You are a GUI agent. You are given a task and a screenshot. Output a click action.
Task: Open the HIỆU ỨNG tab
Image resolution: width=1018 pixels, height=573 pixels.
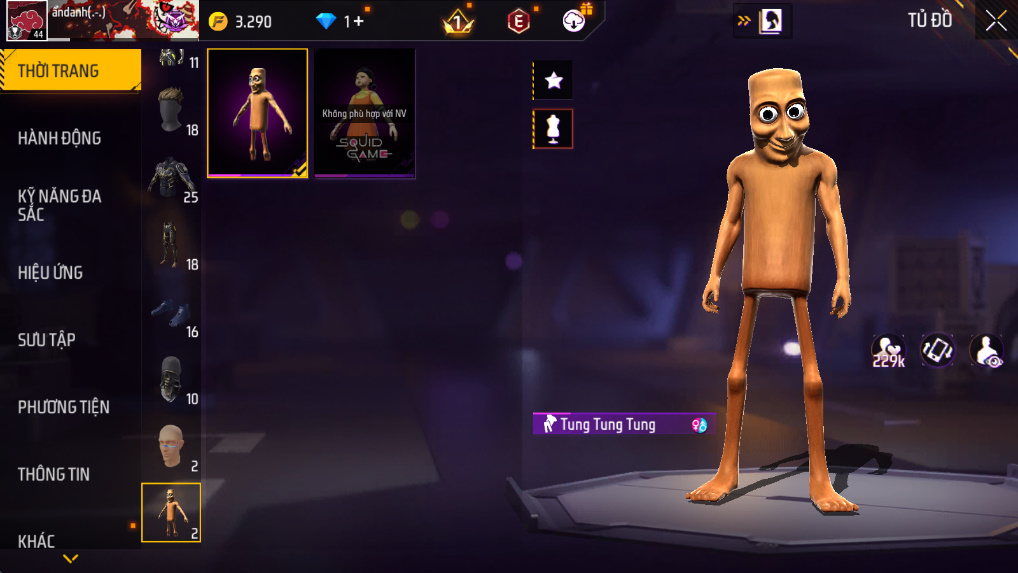click(x=51, y=272)
